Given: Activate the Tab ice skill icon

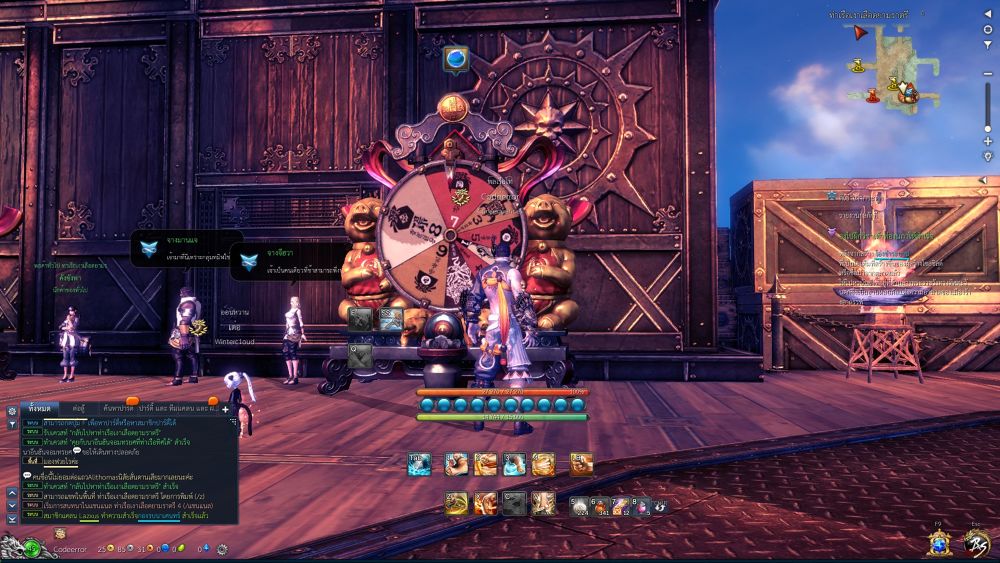Looking at the screenshot, I should point(419,464).
